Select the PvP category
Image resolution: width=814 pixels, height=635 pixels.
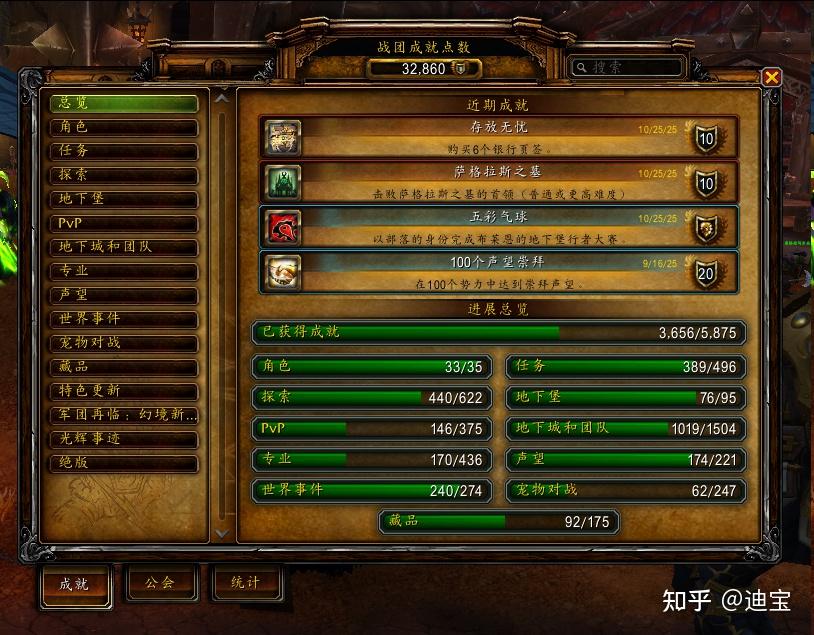click(124, 223)
